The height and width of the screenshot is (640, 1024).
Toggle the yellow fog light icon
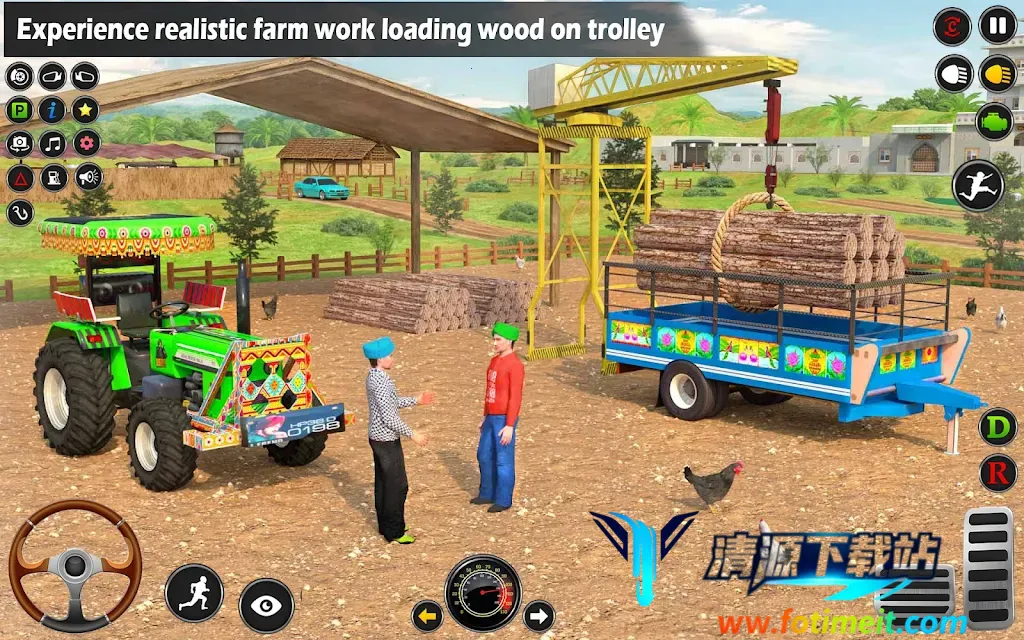(x=998, y=73)
